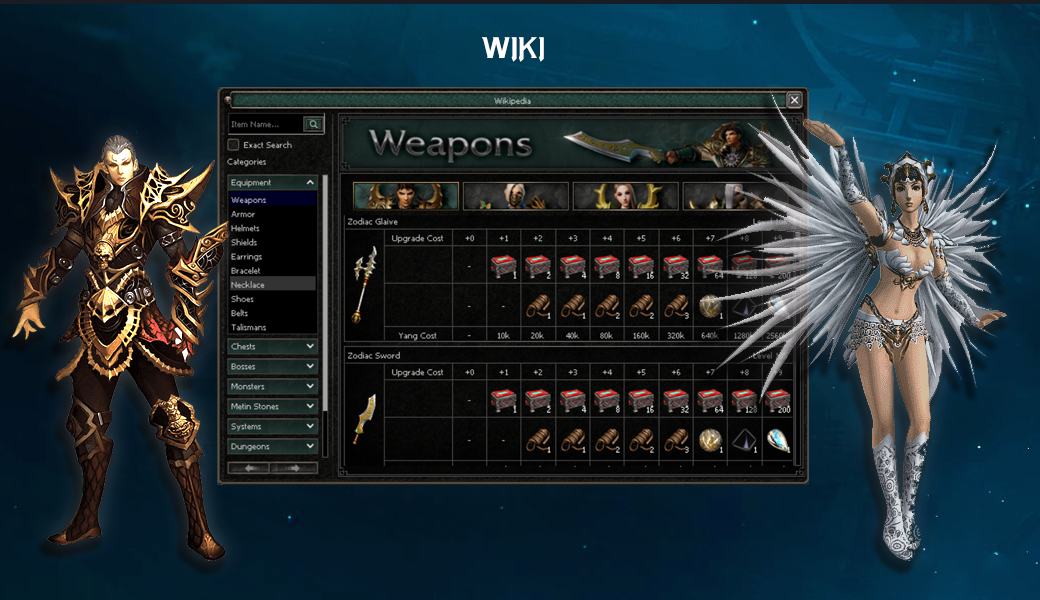Viewport: 1040px width, 600px height.
Task: Expand the Metin Stones category
Action: [272, 407]
